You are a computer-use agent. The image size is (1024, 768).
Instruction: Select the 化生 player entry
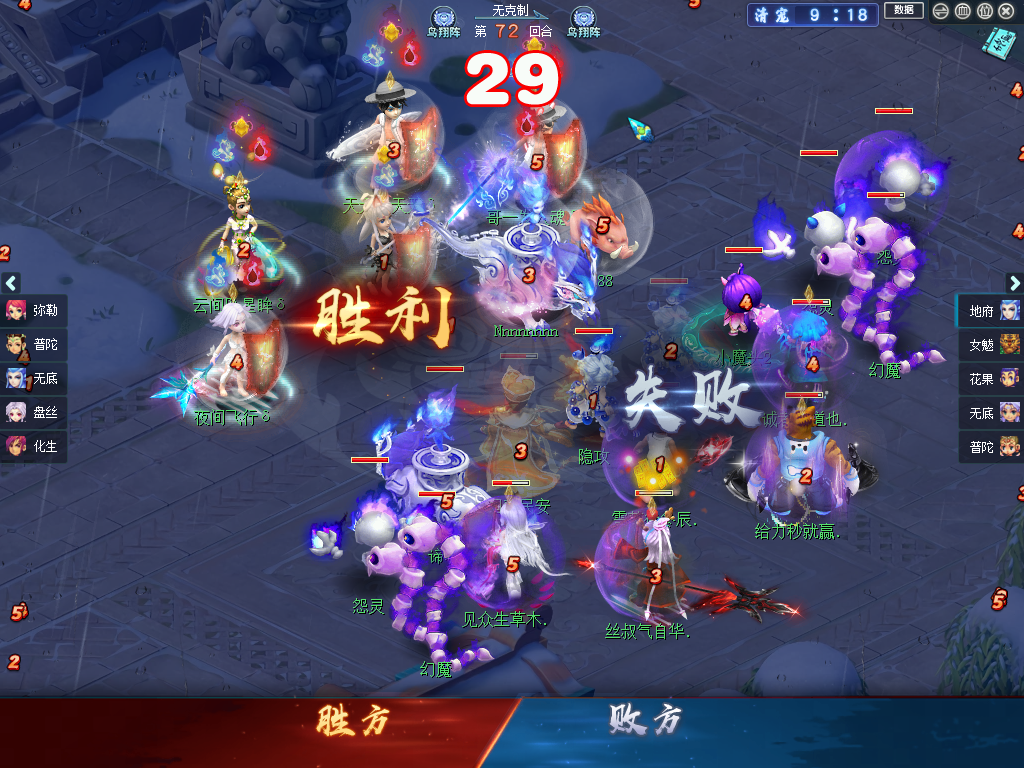coord(34,446)
